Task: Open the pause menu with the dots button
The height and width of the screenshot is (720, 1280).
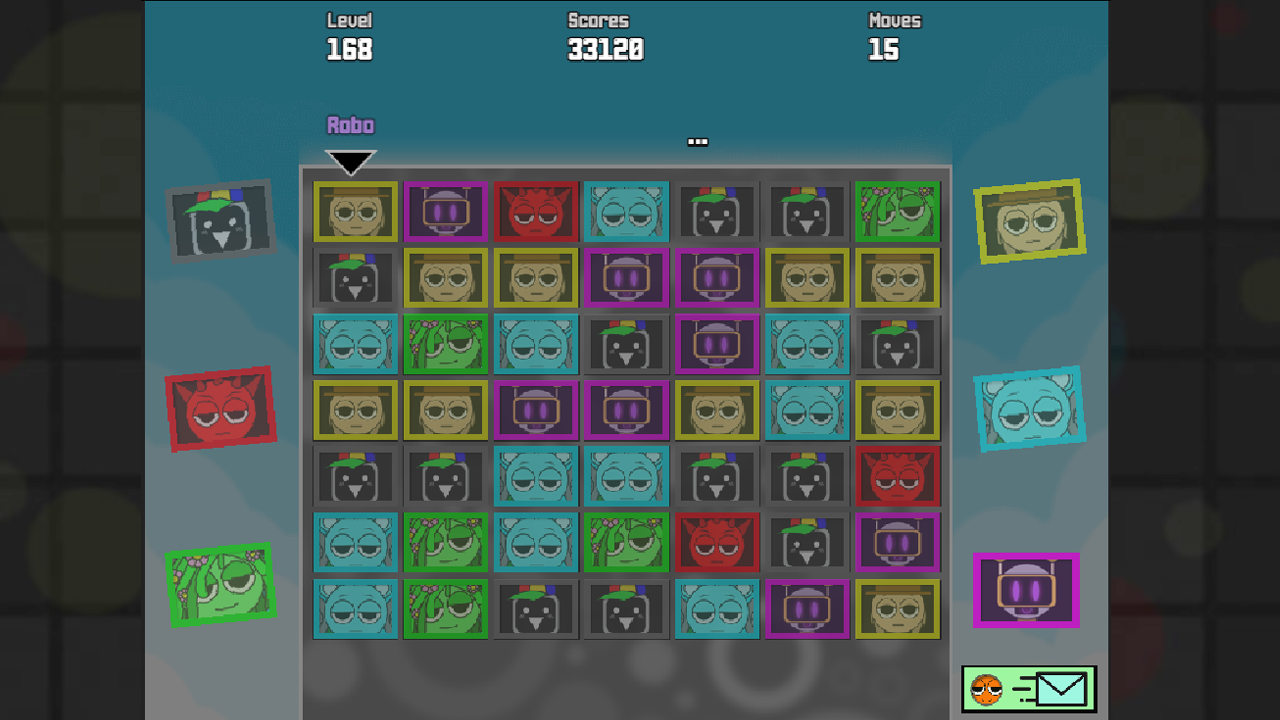Action: 697,141
